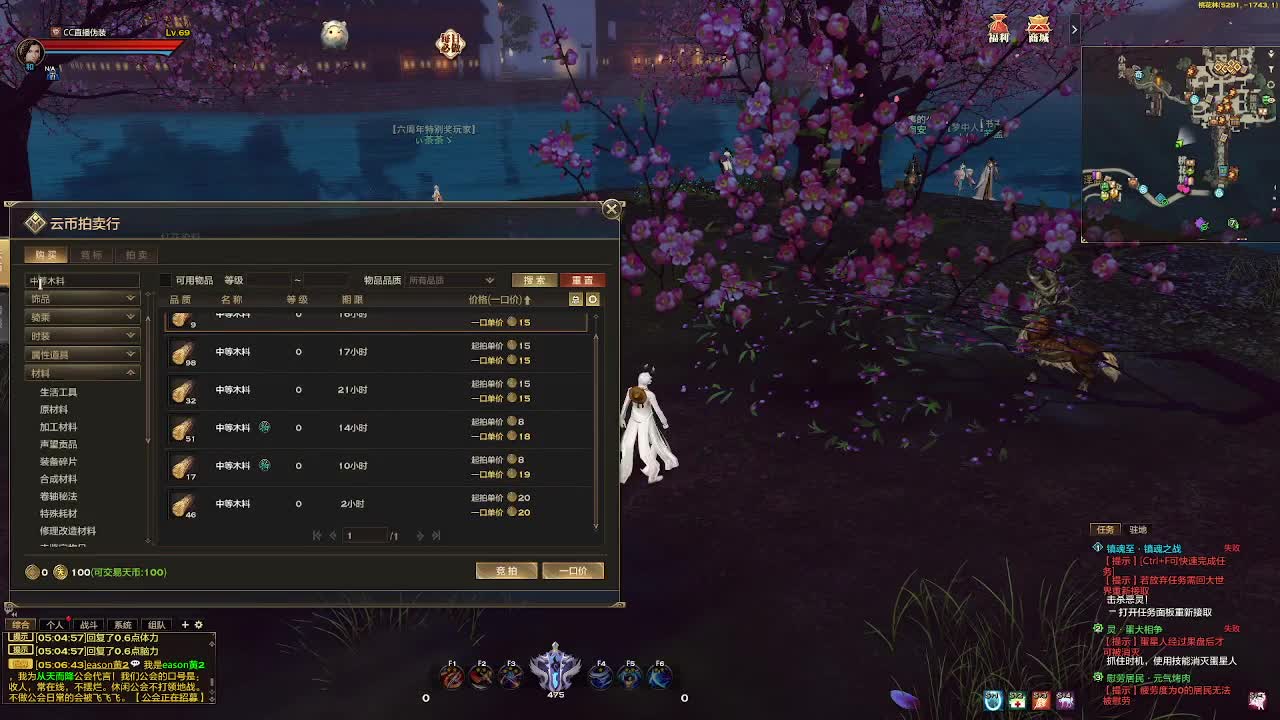Image resolution: width=1280 pixels, height=720 pixels.
Task: Click the gavel icon beside 云币拍卖行 title
Action: pyautogui.click(x=35, y=224)
